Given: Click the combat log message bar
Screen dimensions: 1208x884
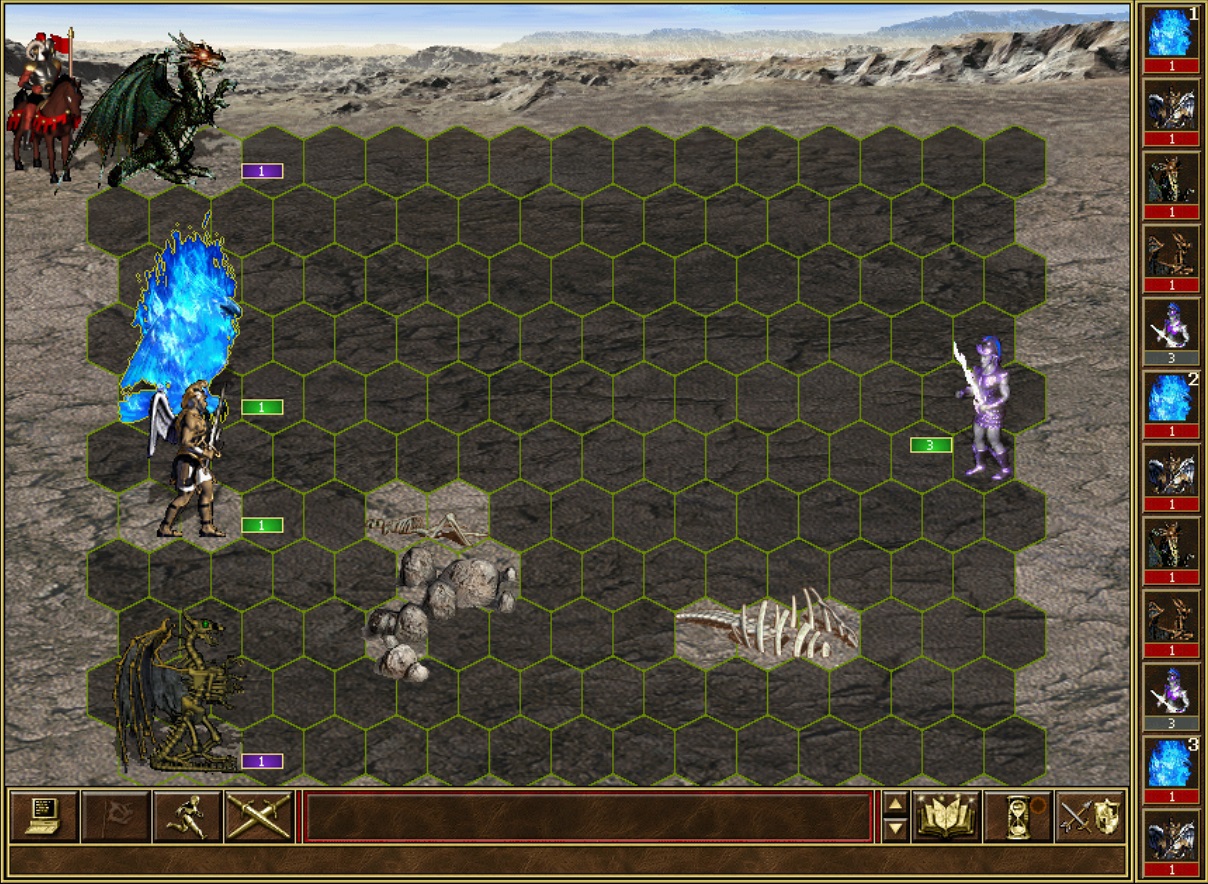Looking at the screenshot, I should click(x=588, y=816).
